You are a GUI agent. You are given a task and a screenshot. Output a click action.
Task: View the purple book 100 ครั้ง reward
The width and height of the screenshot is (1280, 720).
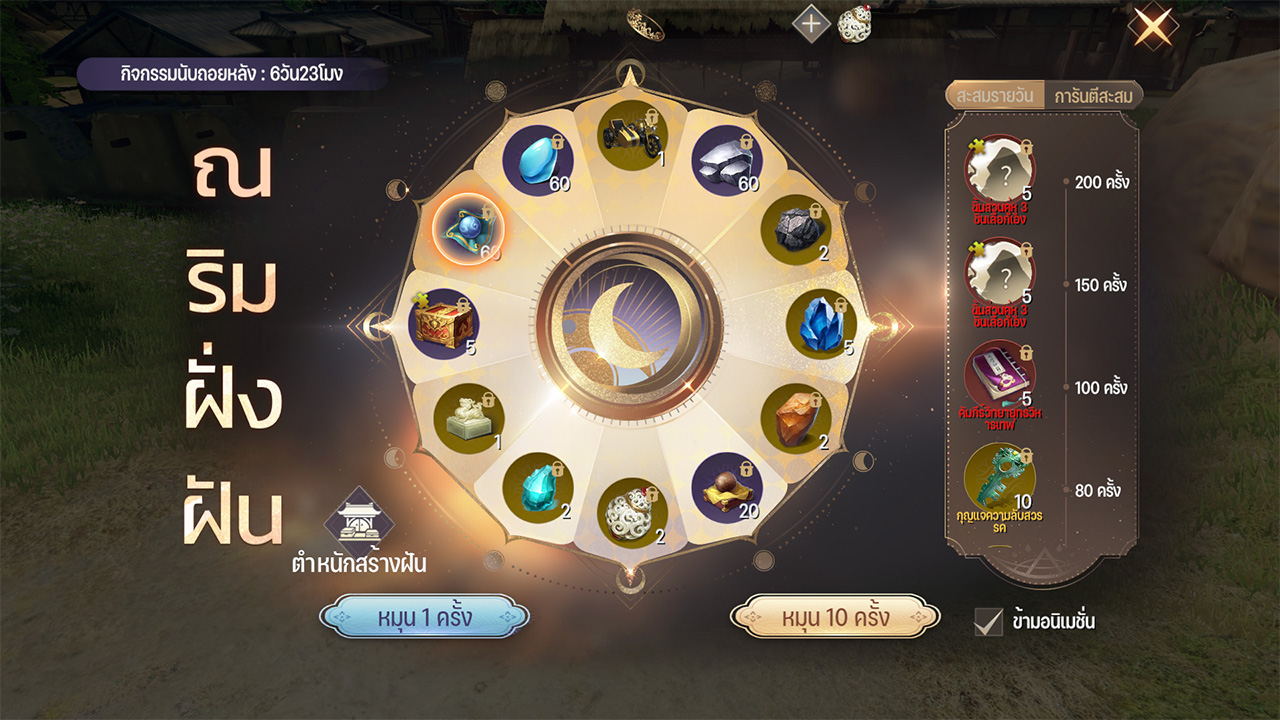[x=1000, y=375]
